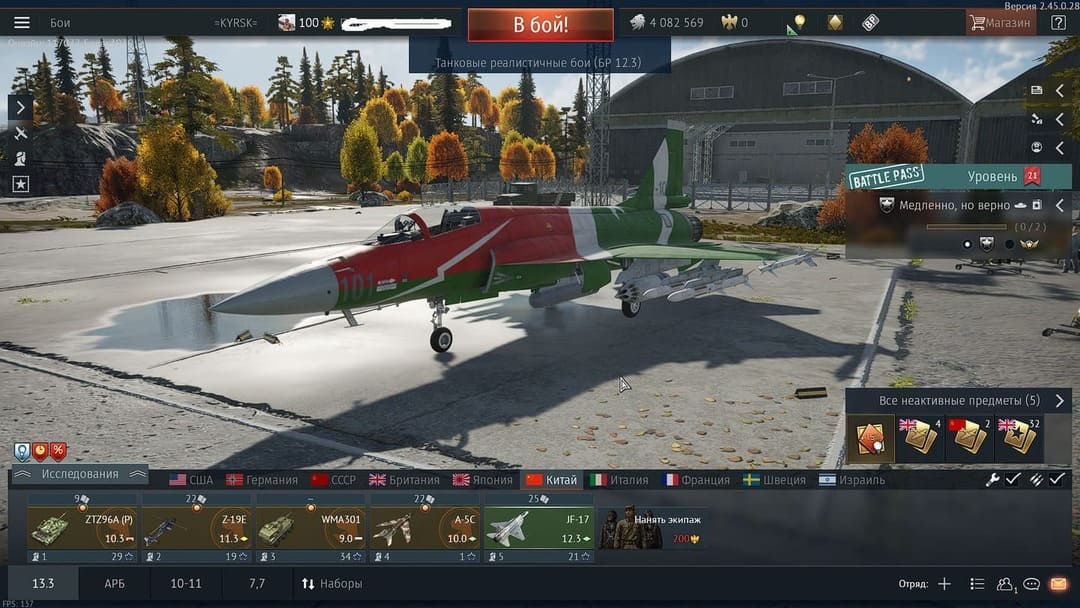This screenshot has height=608, width=1080.
Task: Switch to the Швеция nation tab
Action: coord(774,480)
